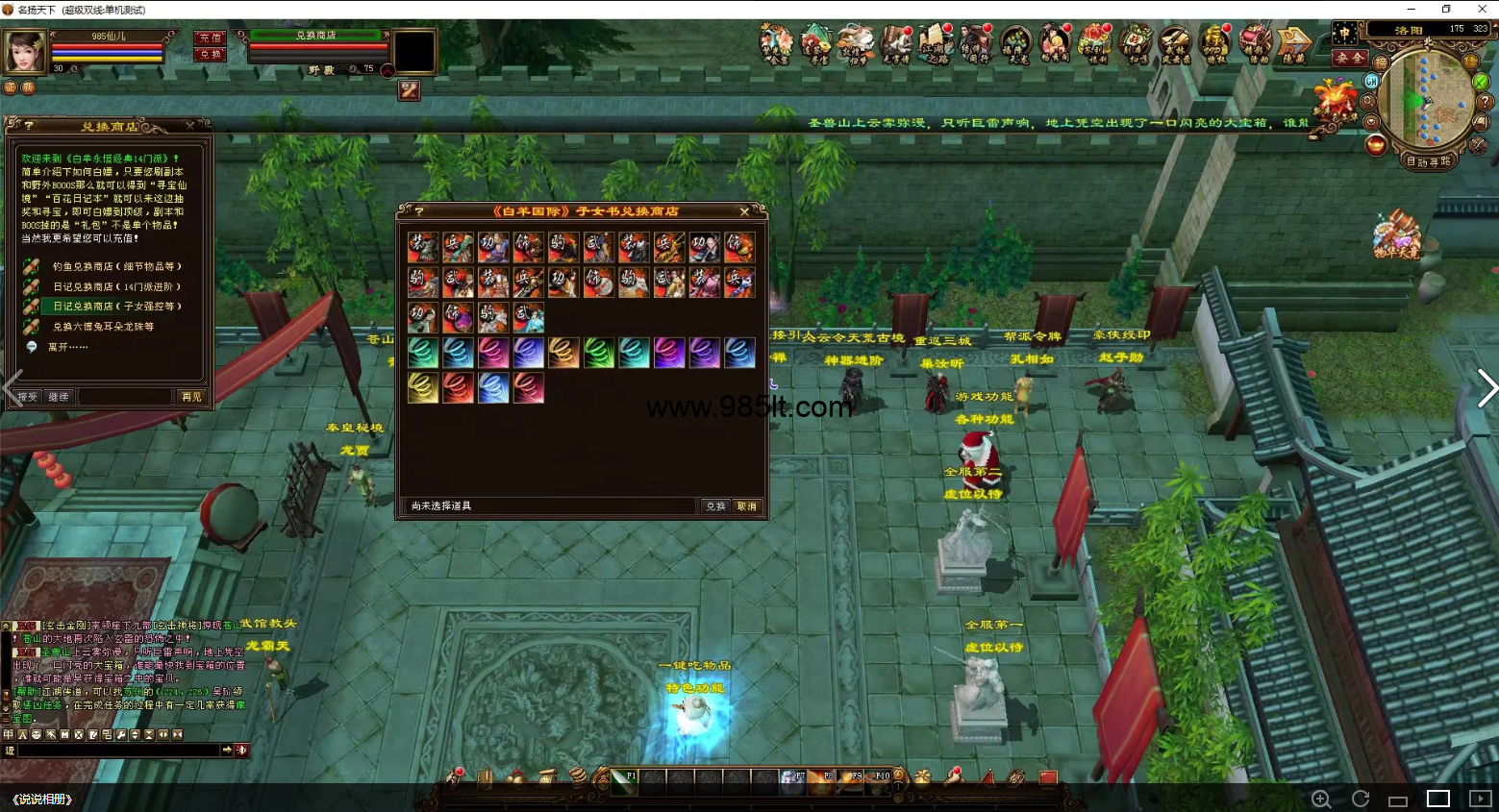The height and width of the screenshot is (812, 1499).
Task: Confirm exchange with the 兑换 button
Action: [715, 506]
